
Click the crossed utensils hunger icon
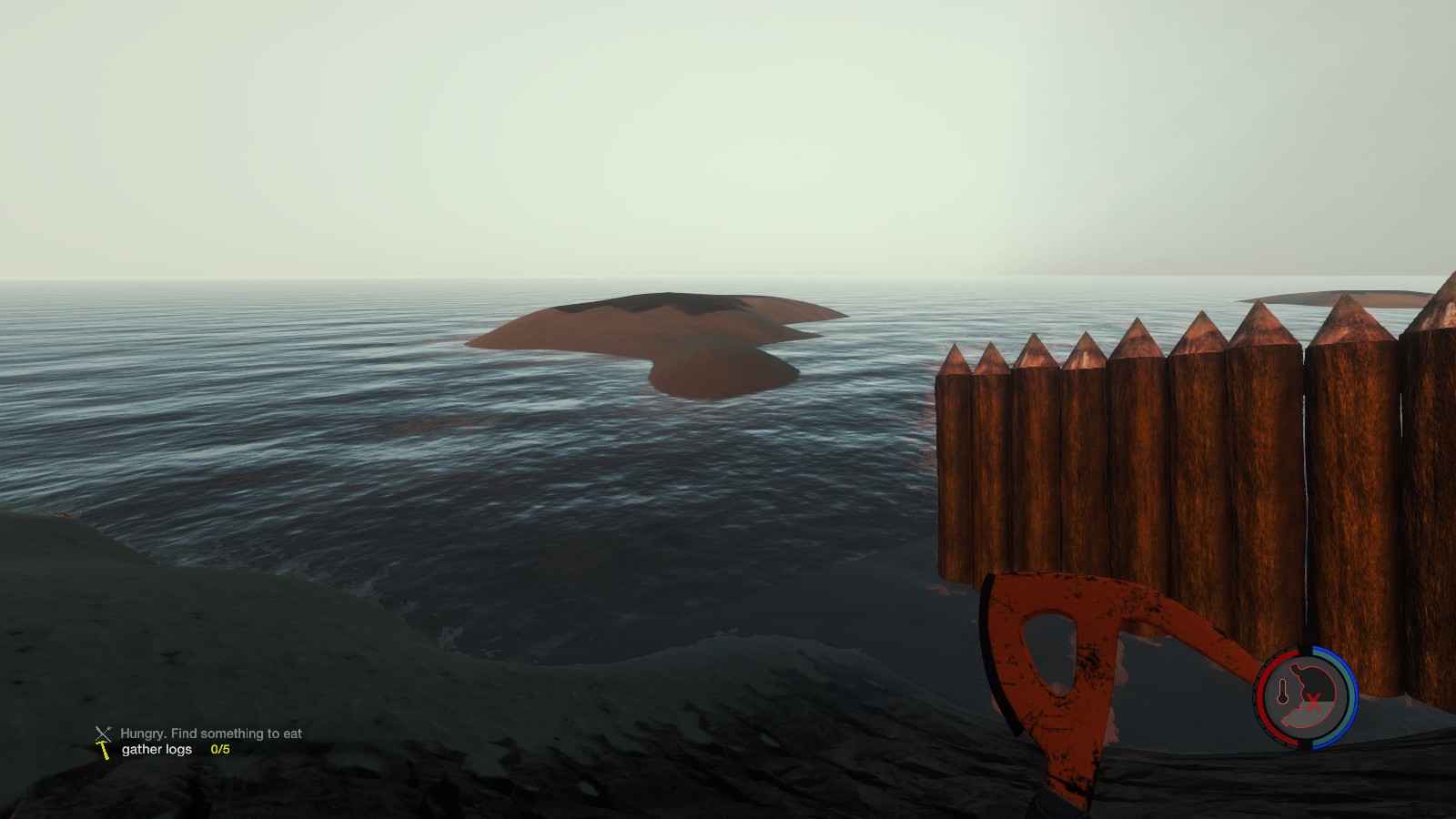click(x=103, y=733)
